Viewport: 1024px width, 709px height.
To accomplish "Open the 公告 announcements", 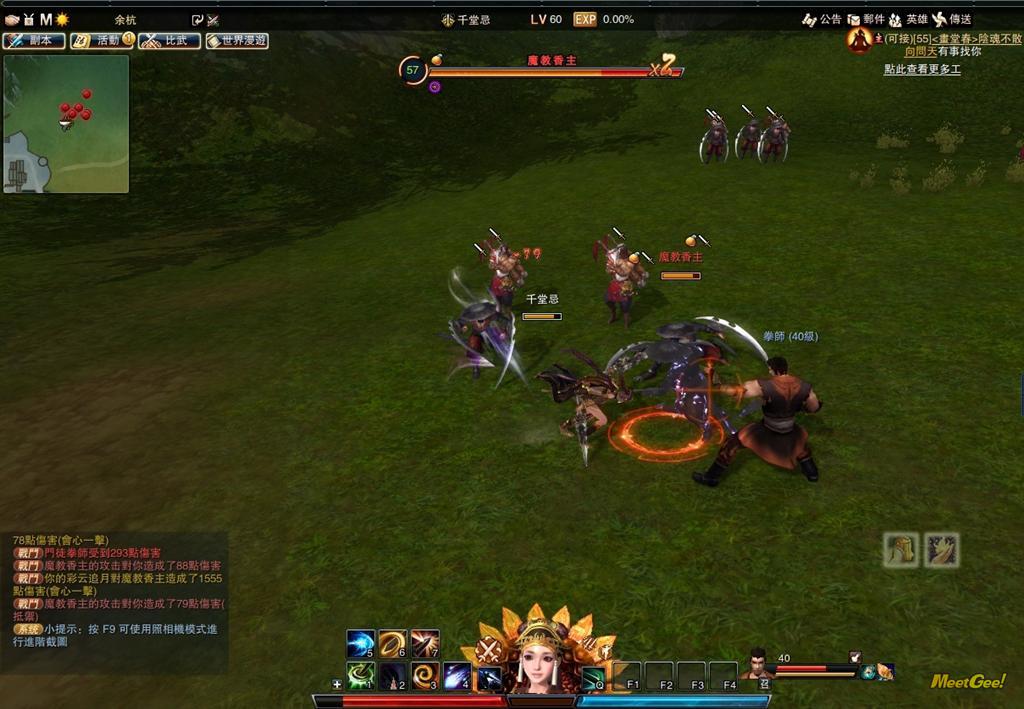I will [822, 19].
